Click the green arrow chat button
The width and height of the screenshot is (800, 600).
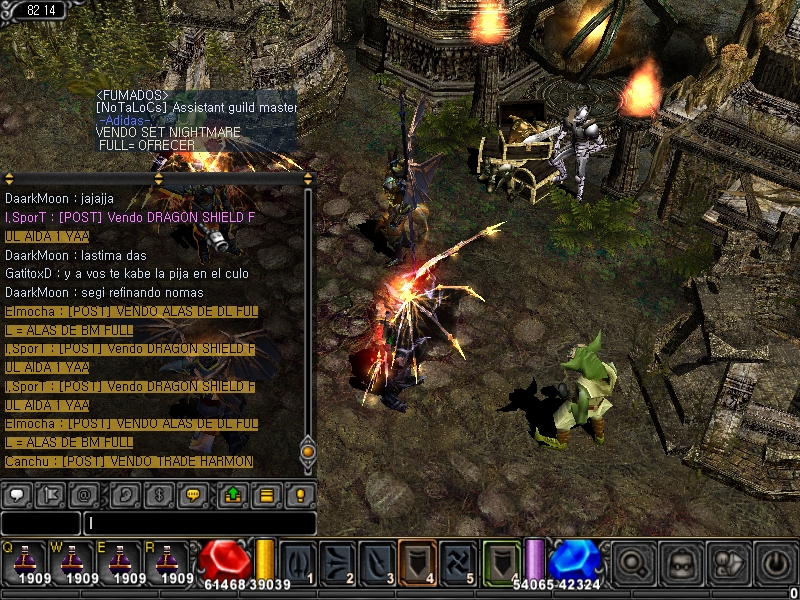pyautogui.click(x=231, y=494)
